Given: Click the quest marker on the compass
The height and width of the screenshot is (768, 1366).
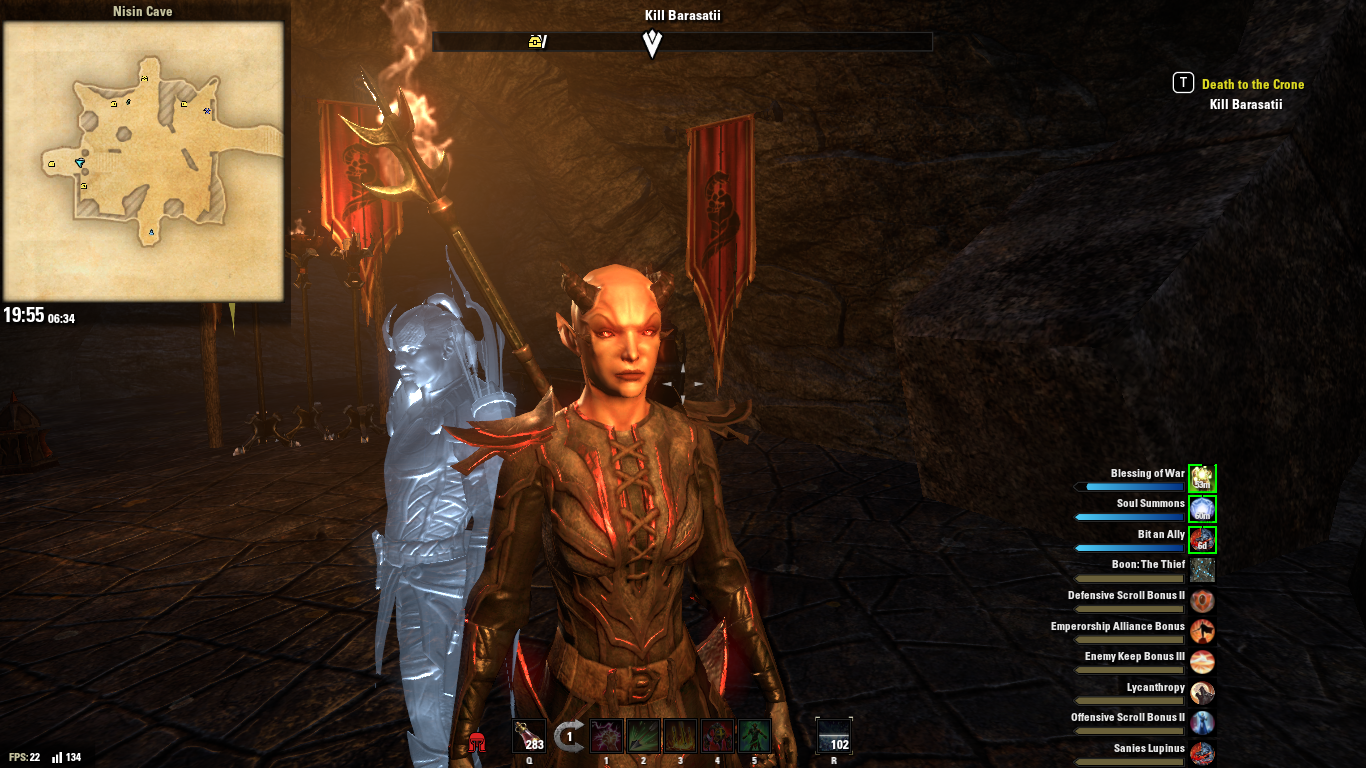Looking at the screenshot, I should click(652, 42).
